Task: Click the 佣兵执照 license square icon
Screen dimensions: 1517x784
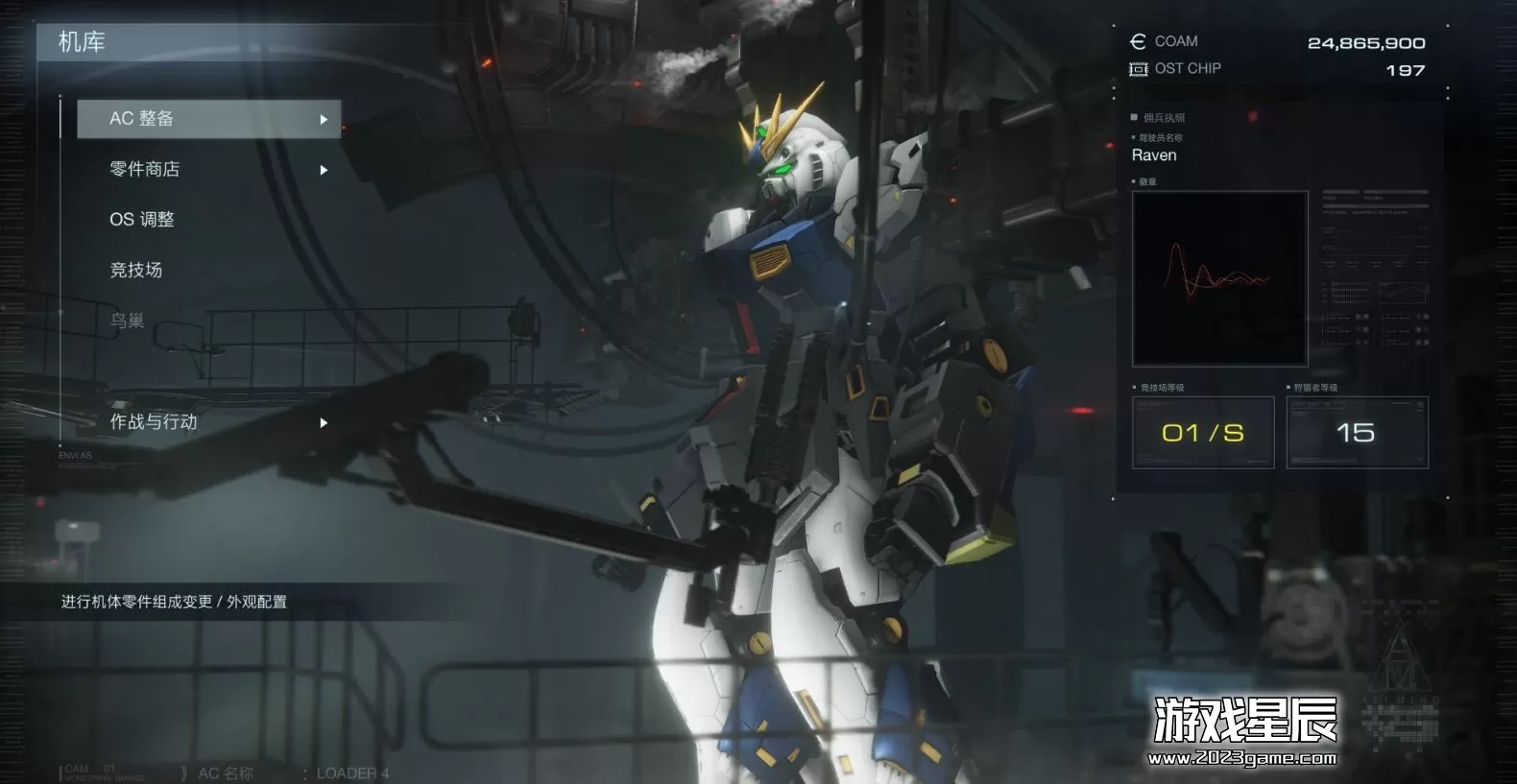Action: [x=1134, y=117]
